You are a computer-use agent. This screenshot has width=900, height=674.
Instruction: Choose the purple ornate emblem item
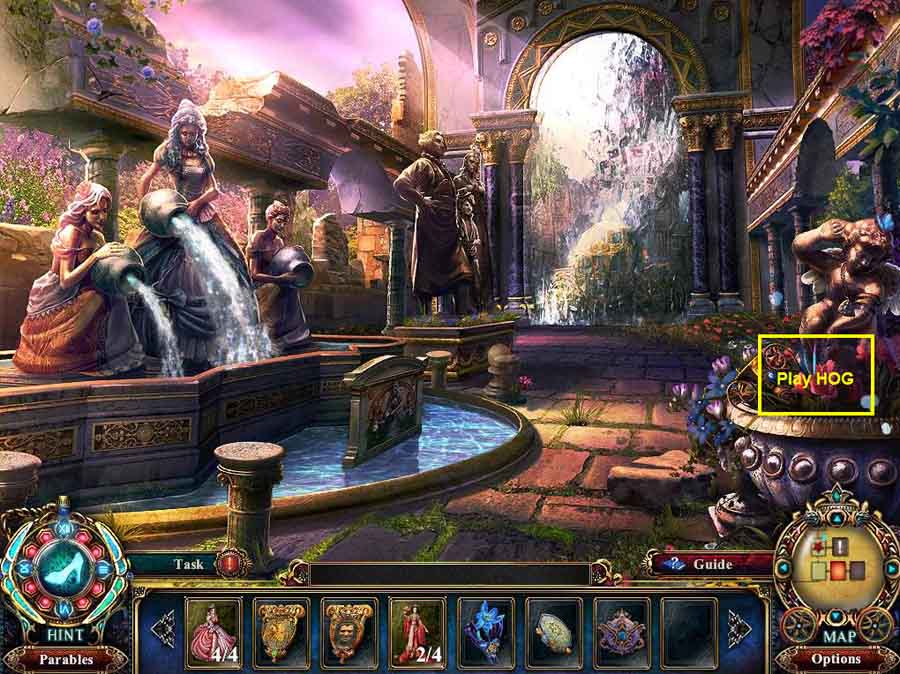(622, 632)
